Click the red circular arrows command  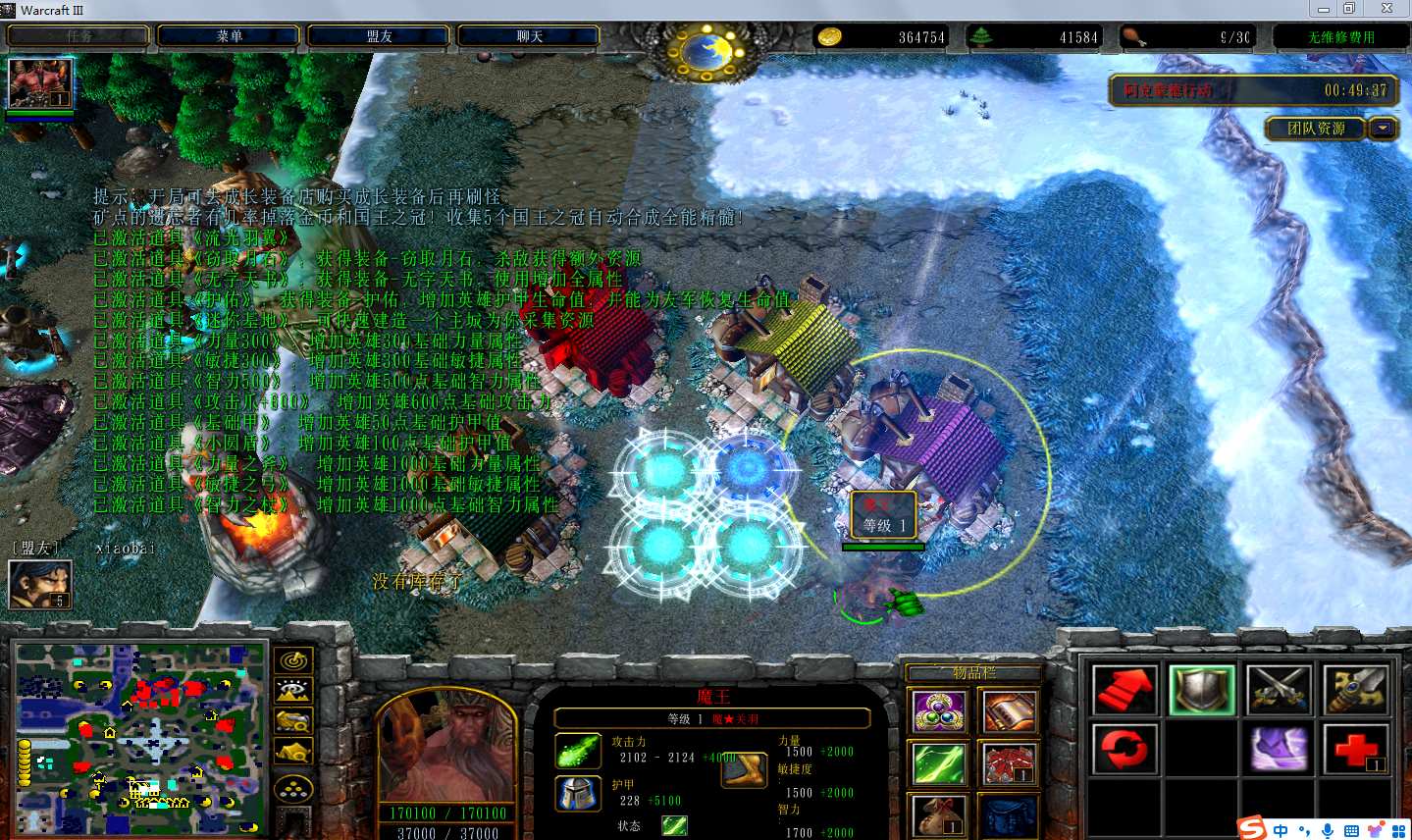click(1124, 750)
